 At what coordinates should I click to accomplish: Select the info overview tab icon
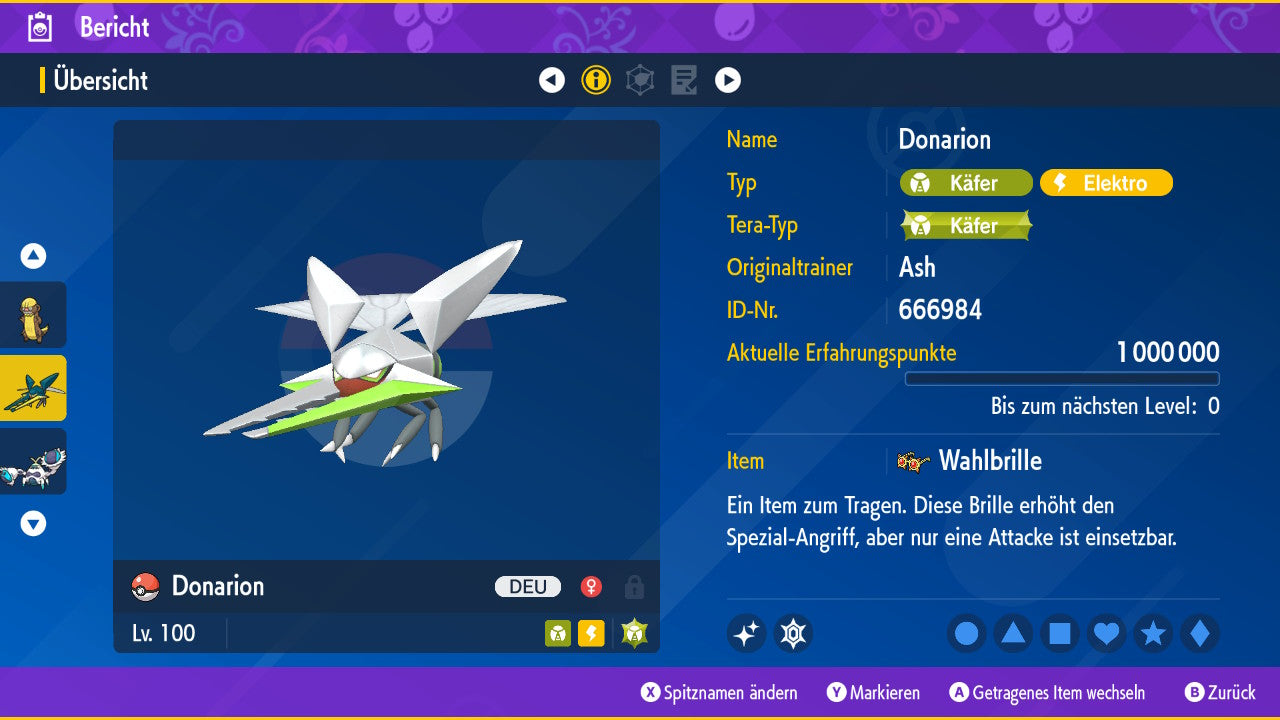pos(596,80)
